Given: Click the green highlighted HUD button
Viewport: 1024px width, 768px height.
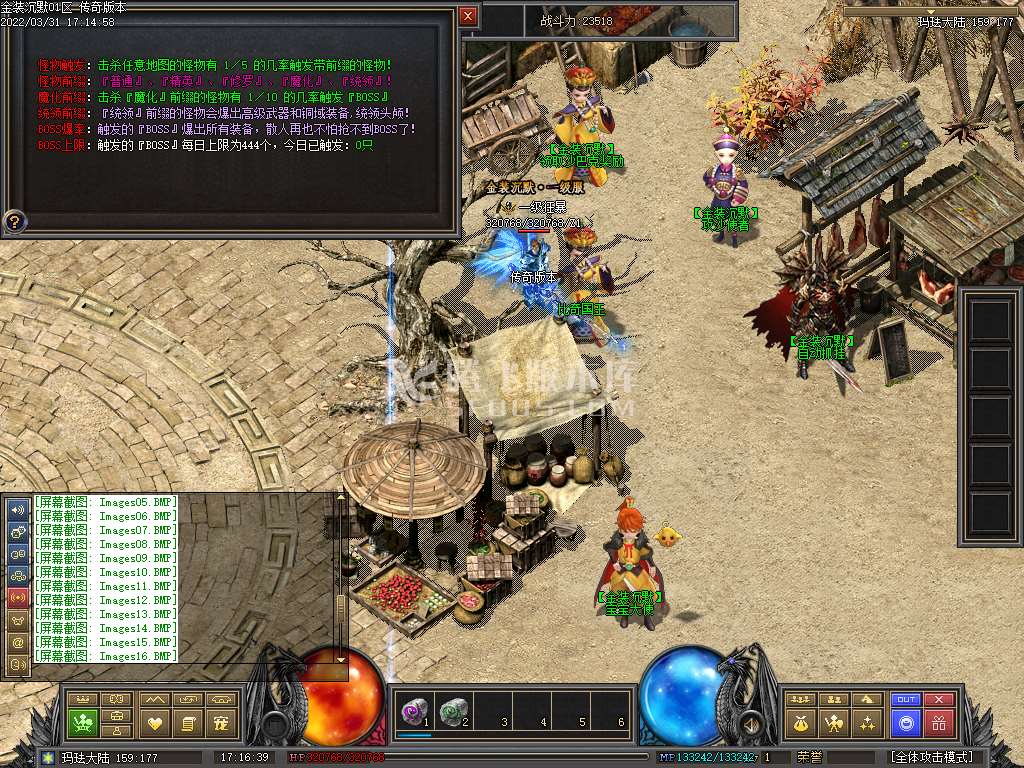Looking at the screenshot, I should 82,722.
